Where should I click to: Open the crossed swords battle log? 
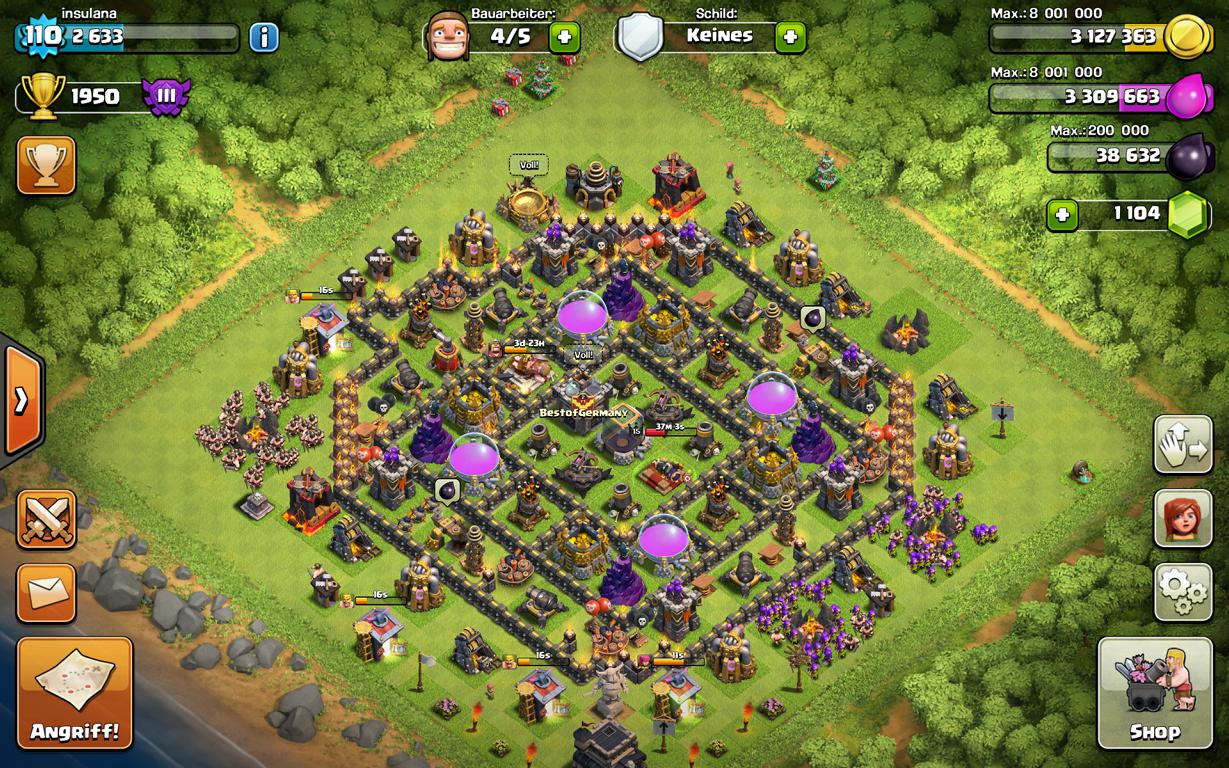click(x=46, y=520)
